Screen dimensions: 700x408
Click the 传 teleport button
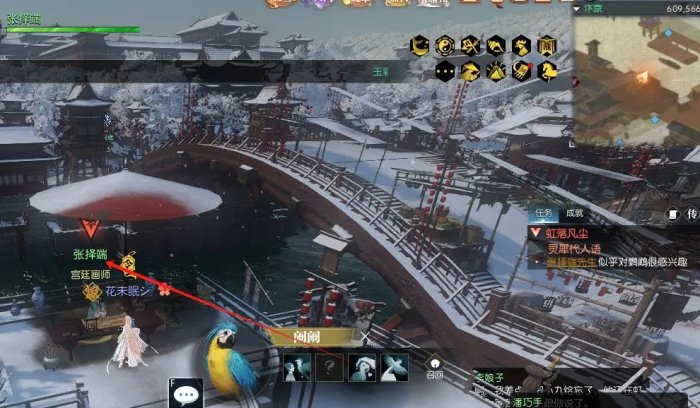(x=691, y=214)
